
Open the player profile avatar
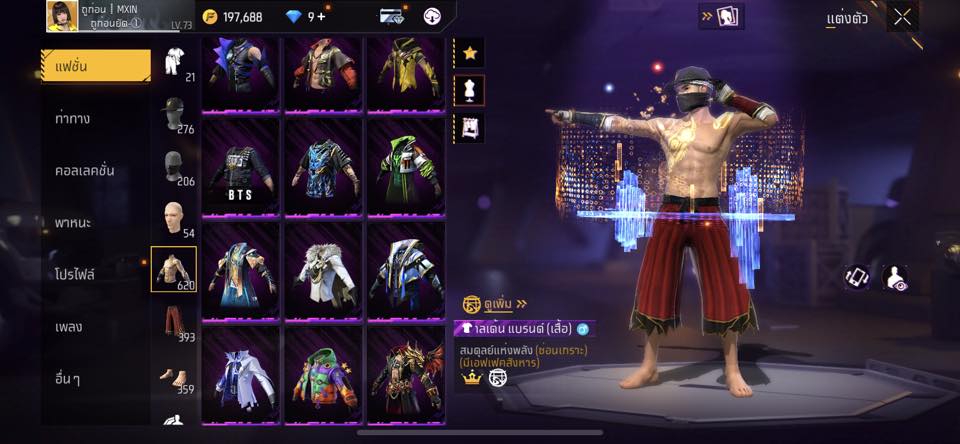(62, 16)
